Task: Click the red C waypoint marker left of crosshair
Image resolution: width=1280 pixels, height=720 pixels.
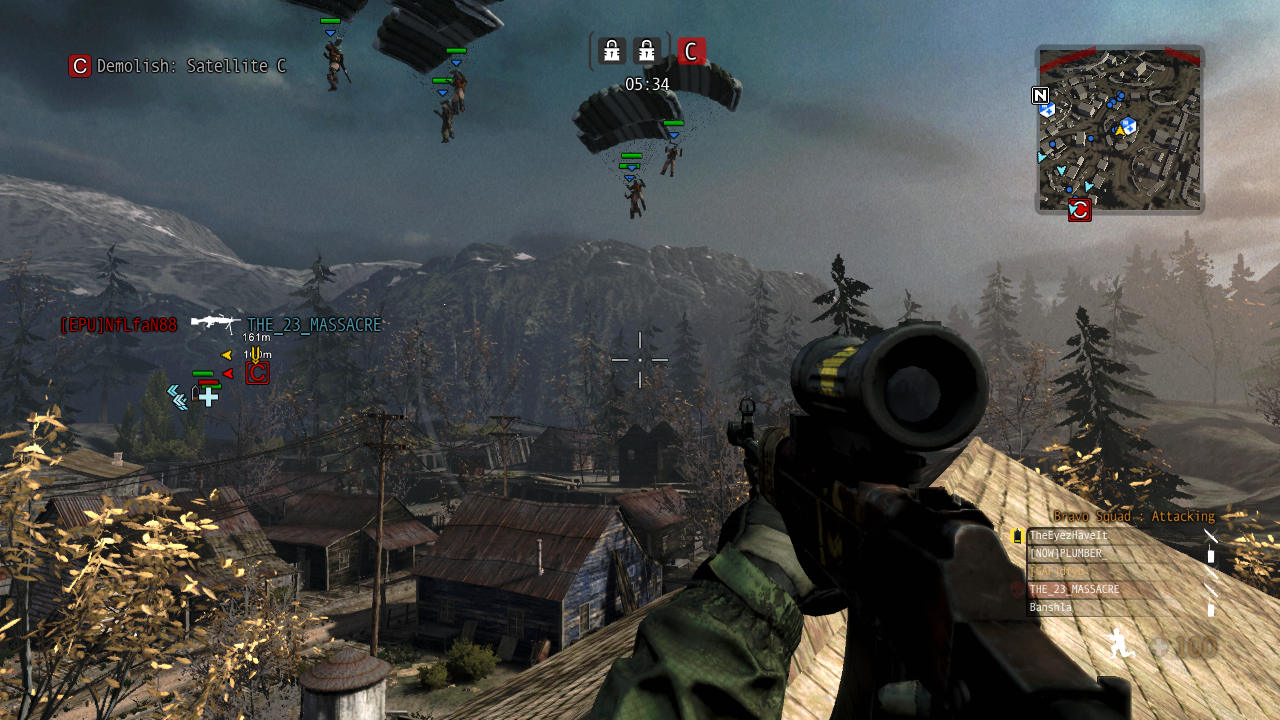Action: (257, 373)
